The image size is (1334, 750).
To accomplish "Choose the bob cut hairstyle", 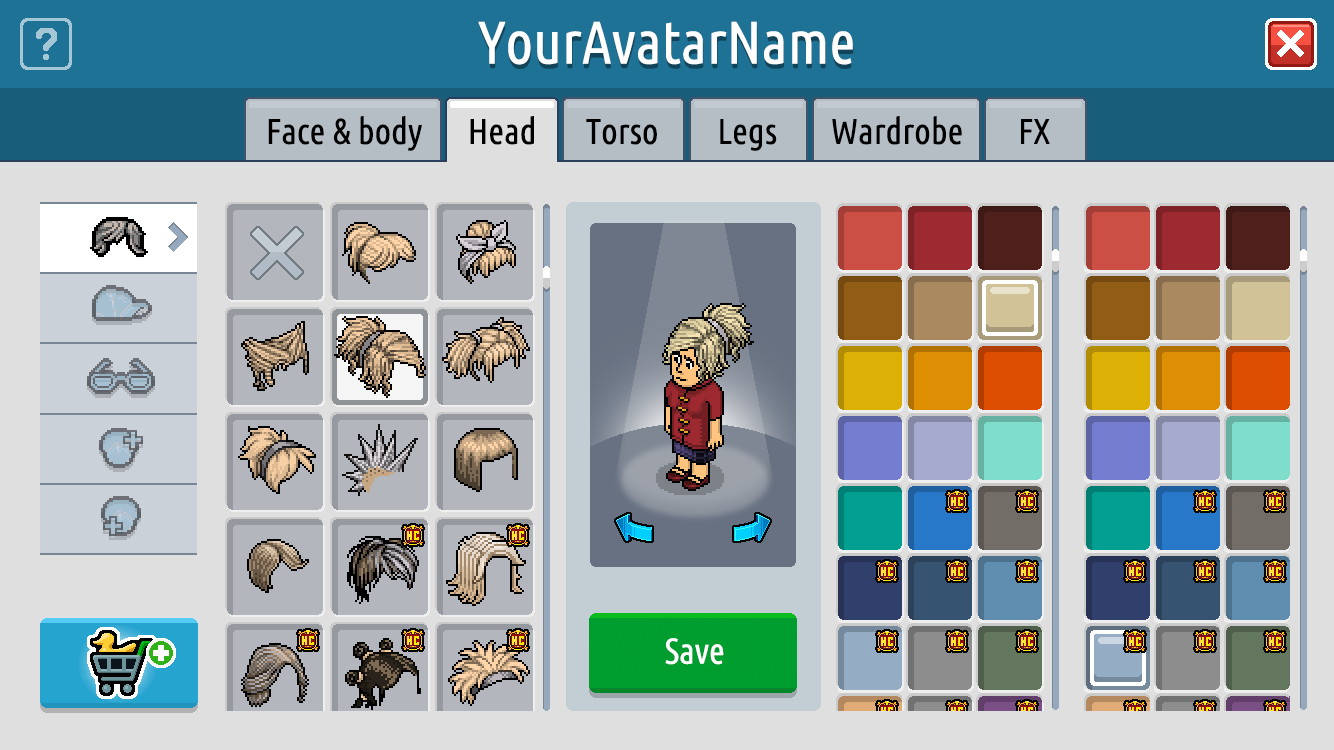I will point(485,461).
